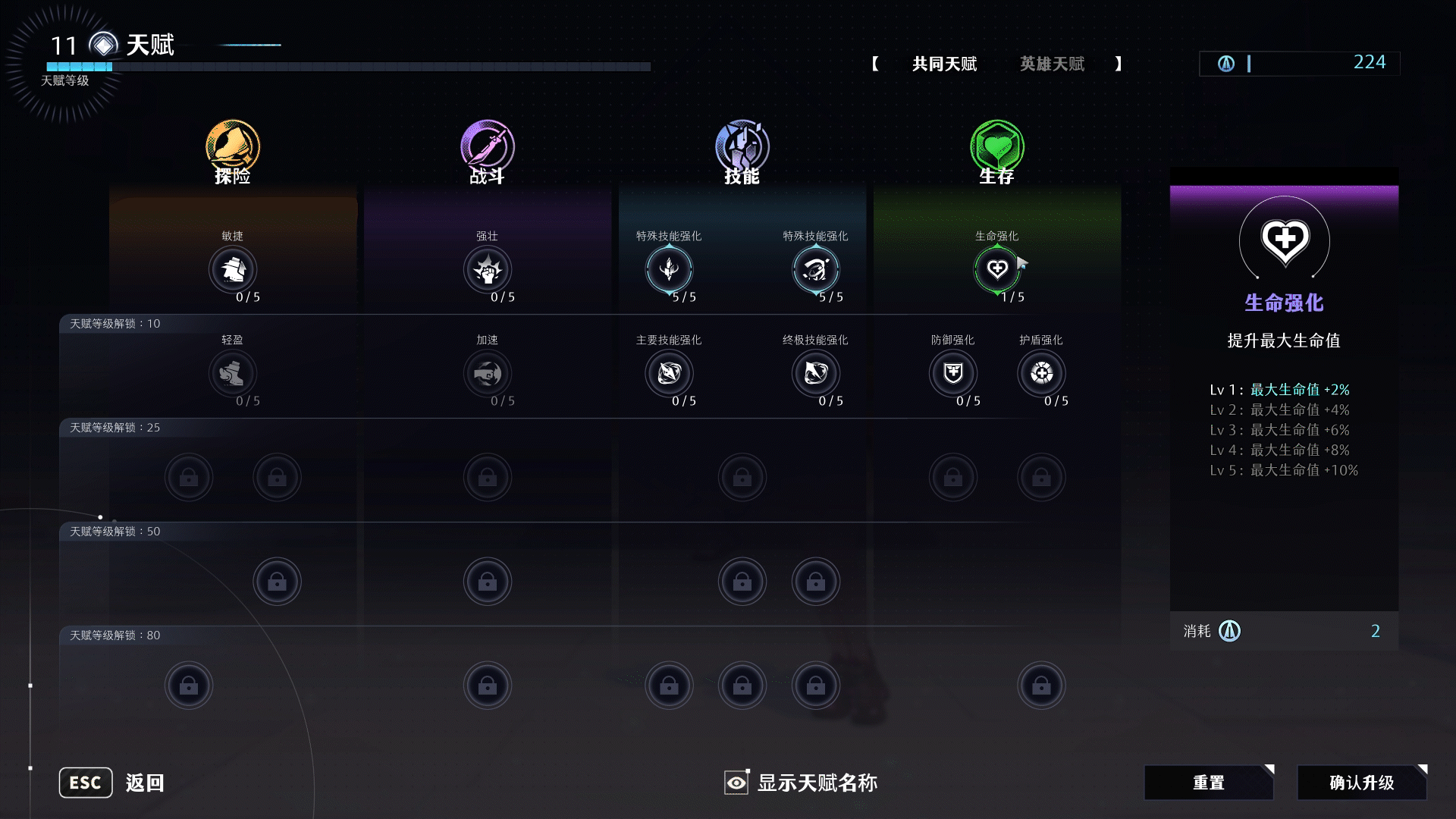The width and height of the screenshot is (1456, 819).
Task: Switch to the 英雄天赋 tab
Action: (x=1052, y=64)
